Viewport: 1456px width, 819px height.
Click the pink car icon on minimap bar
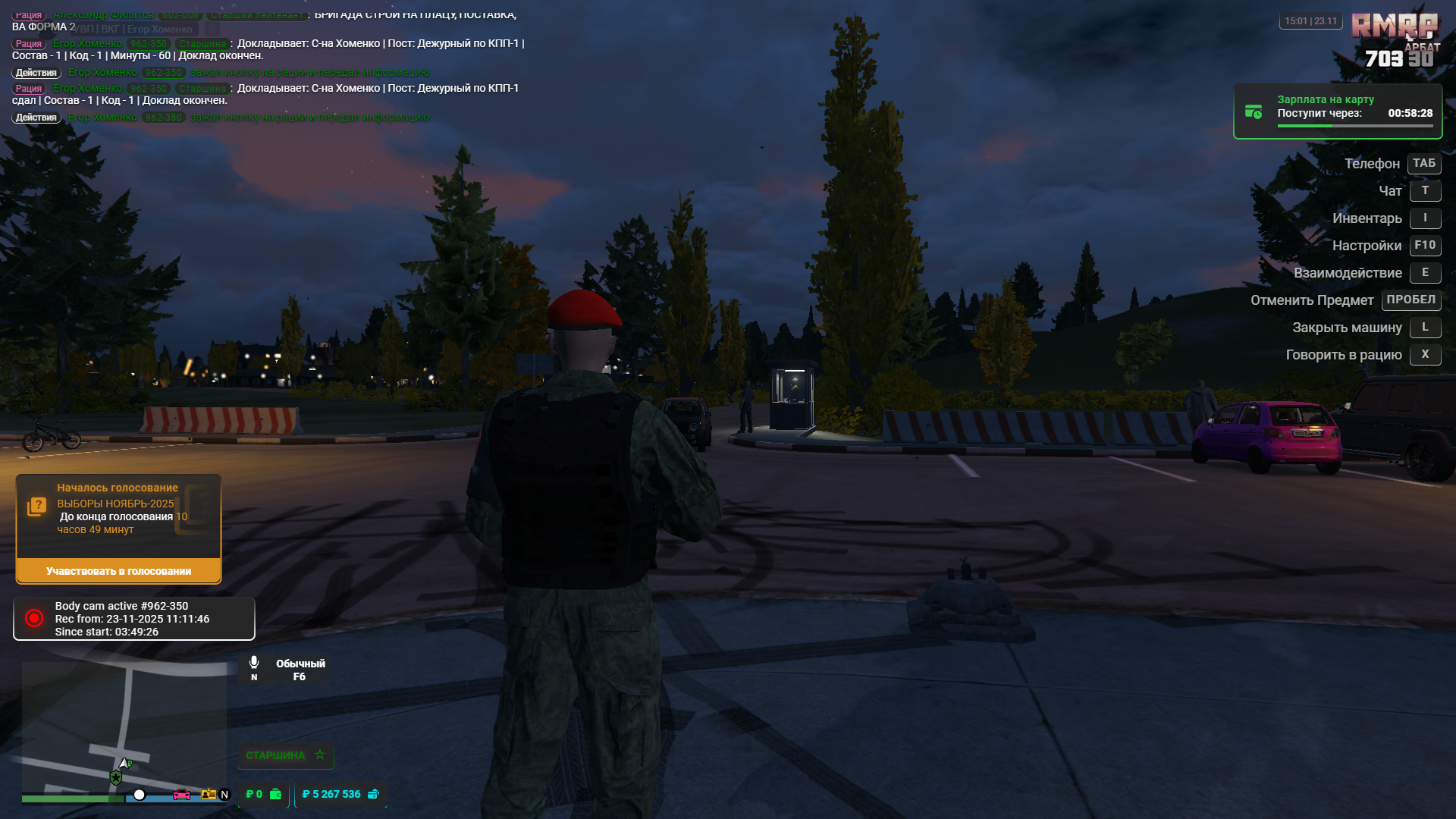pos(181,795)
